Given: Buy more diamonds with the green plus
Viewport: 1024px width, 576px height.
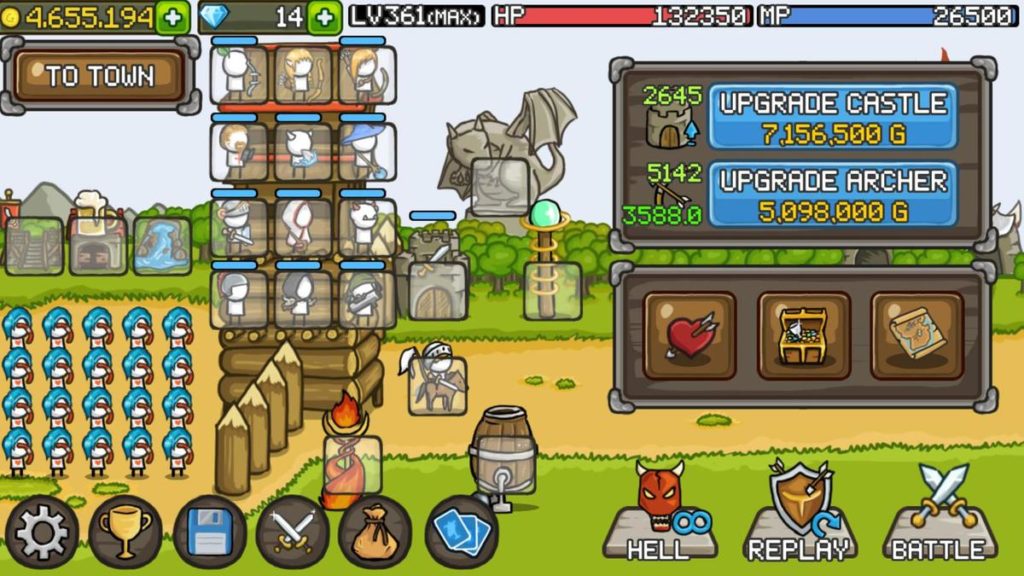Looking at the screenshot, I should pos(323,17).
